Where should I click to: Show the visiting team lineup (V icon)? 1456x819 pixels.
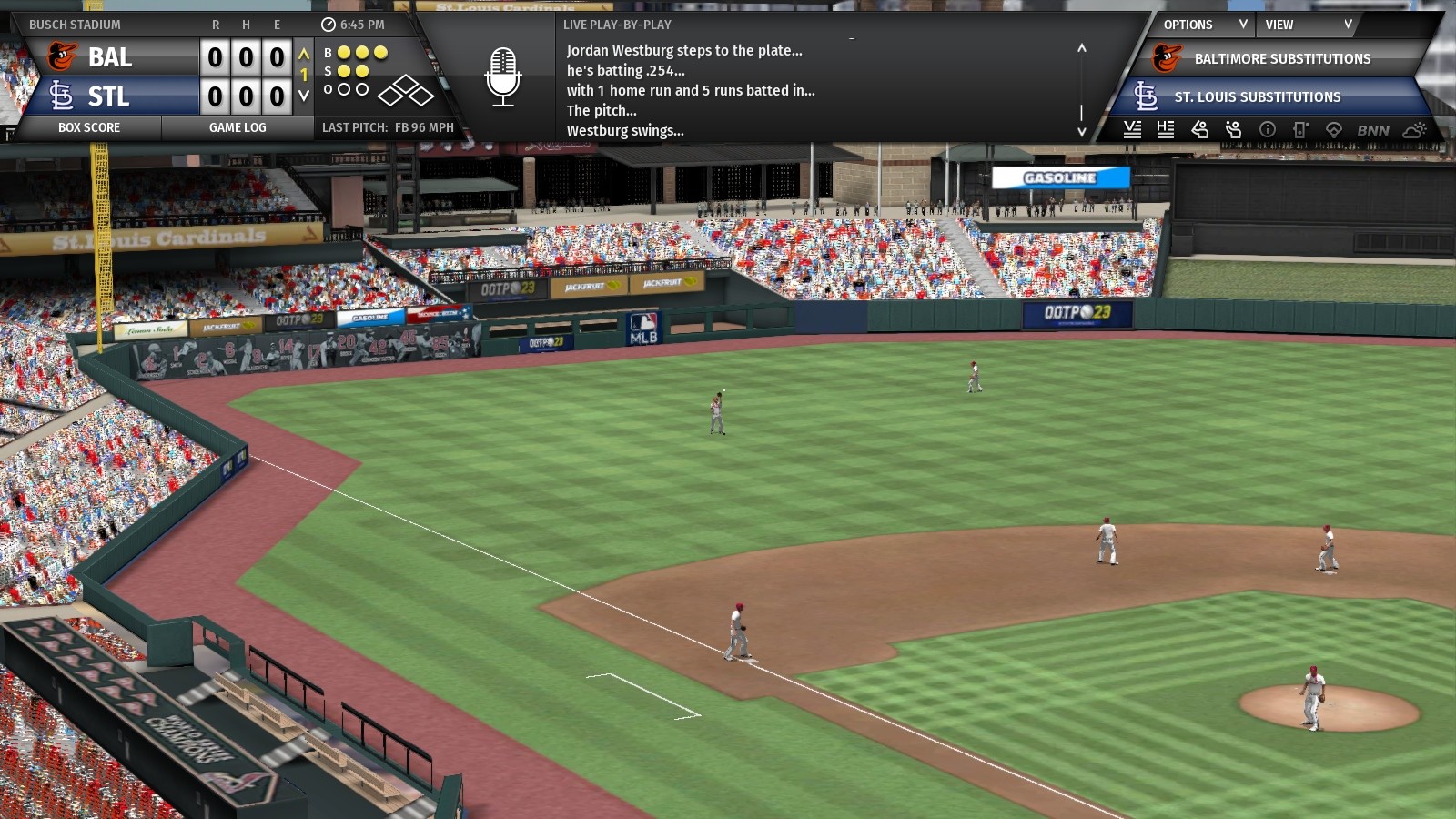1132,129
